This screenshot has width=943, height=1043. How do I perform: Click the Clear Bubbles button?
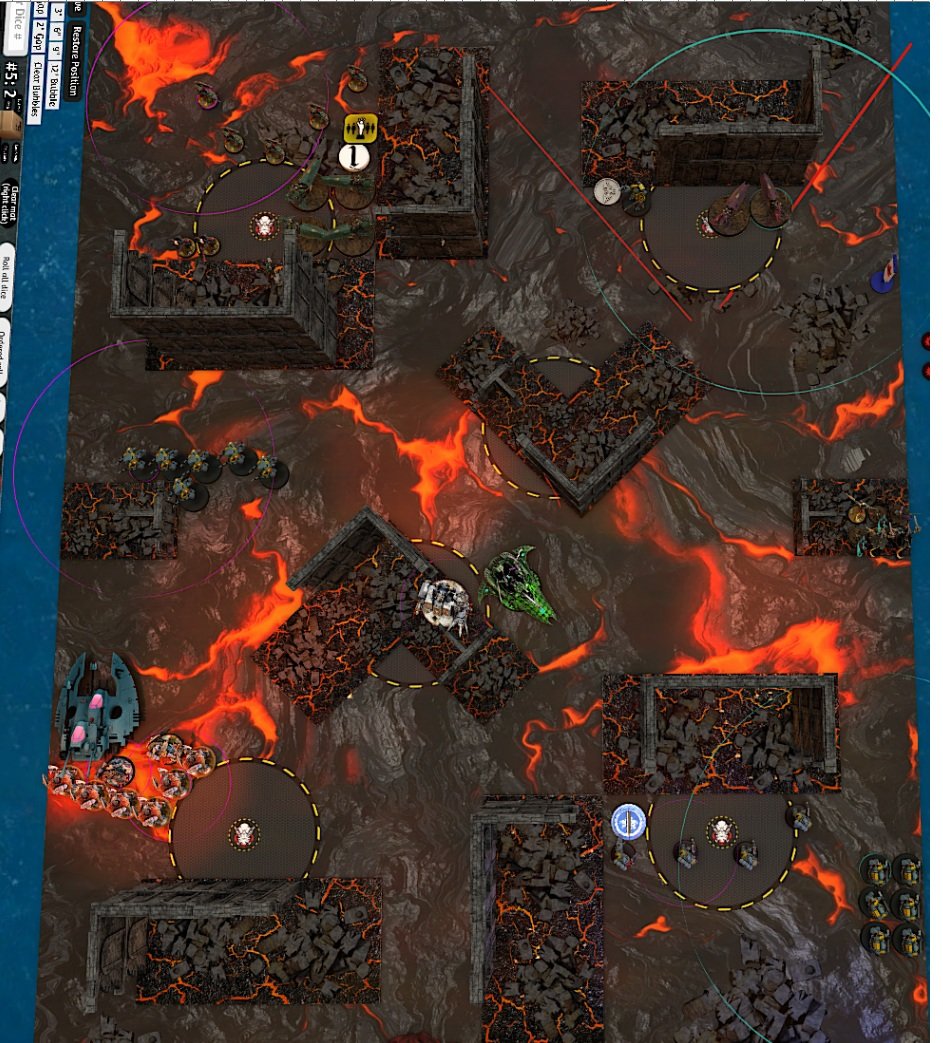pyautogui.click(x=36, y=89)
